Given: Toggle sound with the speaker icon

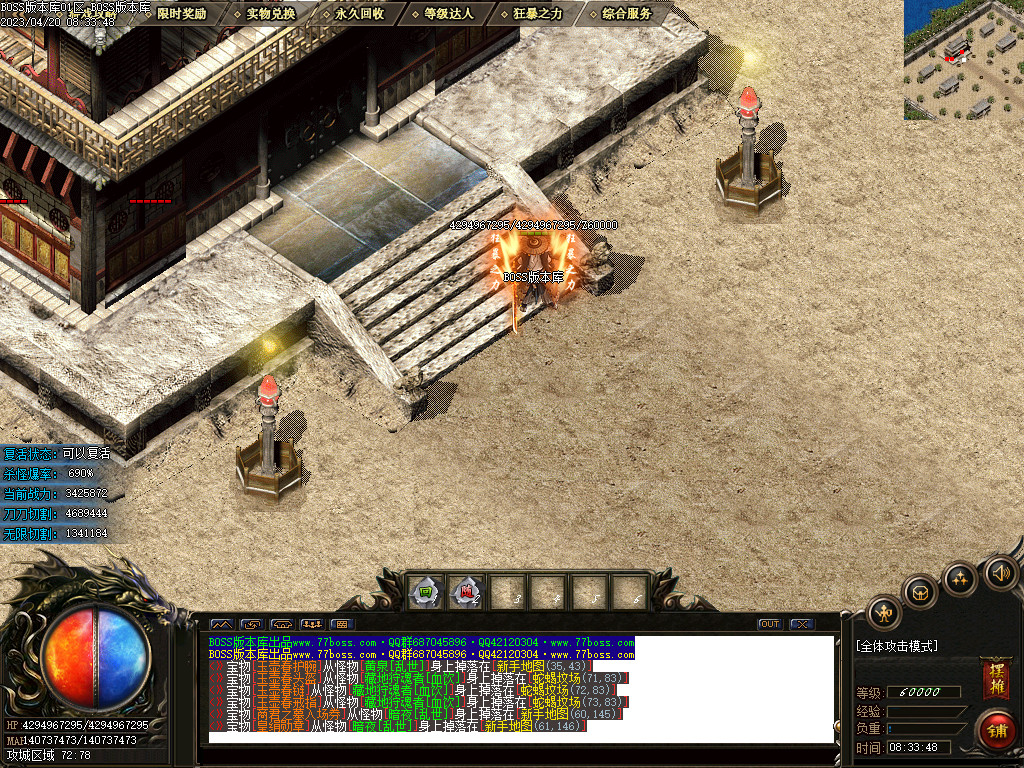Looking at the screenshot, I should coord(1000,573).
